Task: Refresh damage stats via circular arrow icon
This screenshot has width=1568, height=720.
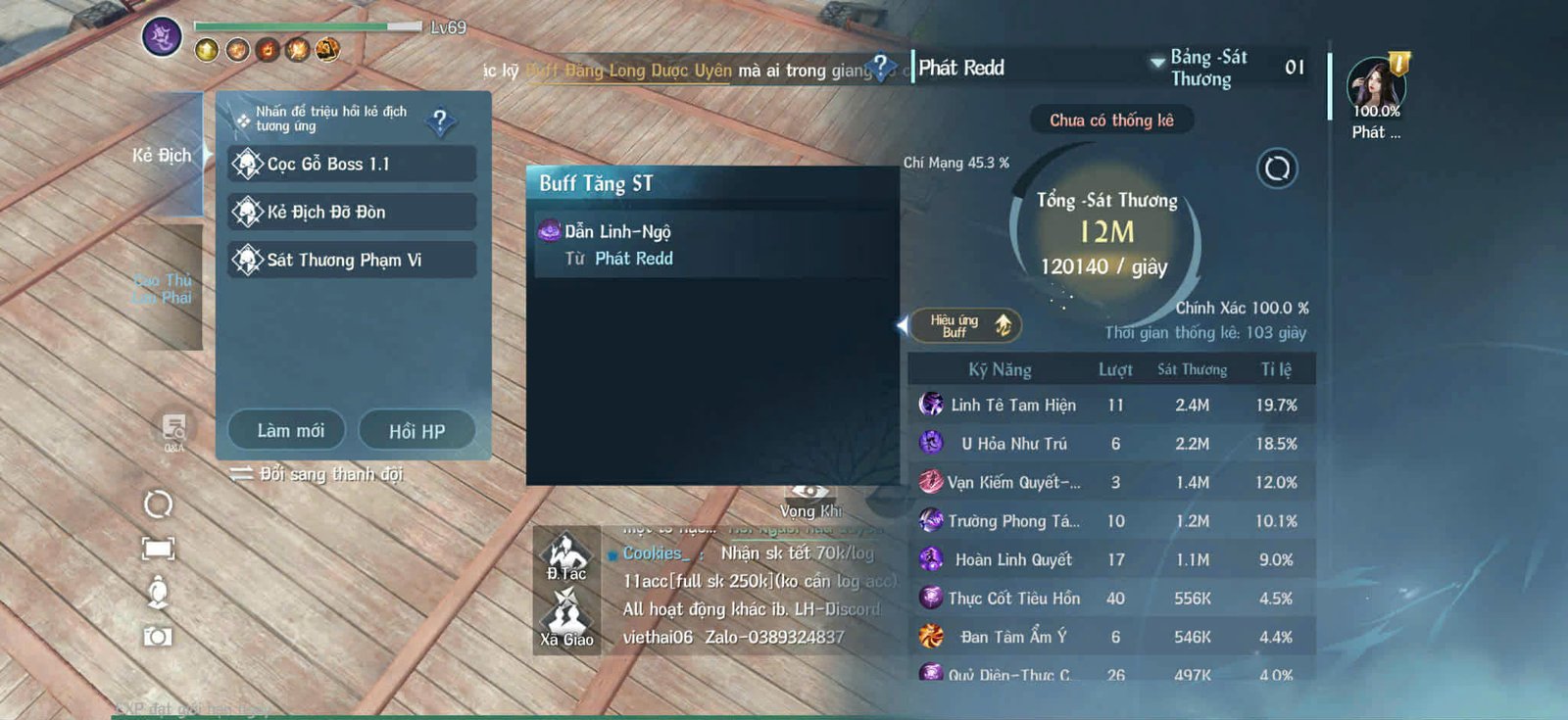Action: [1276, 169]
